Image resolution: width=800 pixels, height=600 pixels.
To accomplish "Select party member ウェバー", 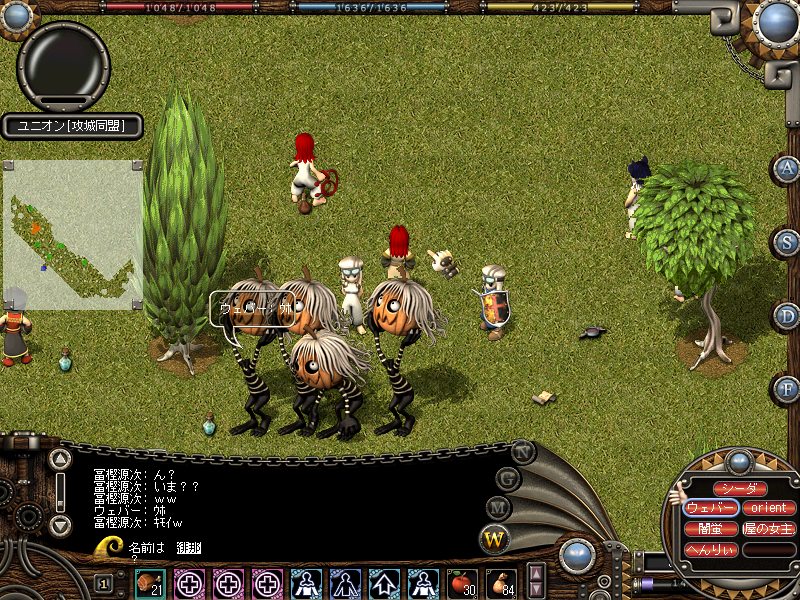I will coord(711,508).
